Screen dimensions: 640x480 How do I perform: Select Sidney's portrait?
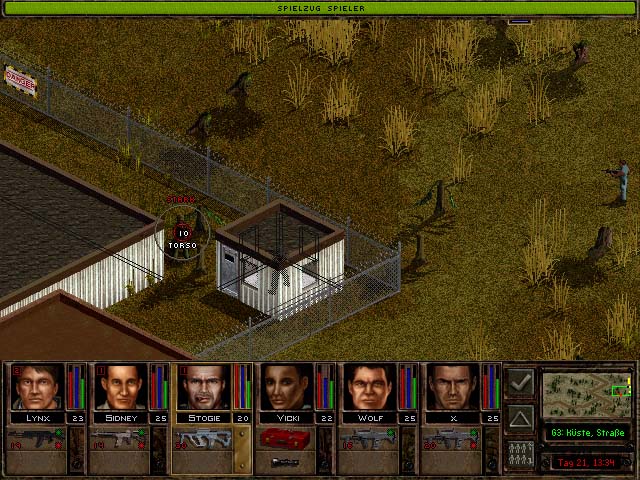[x=121, y=387]
